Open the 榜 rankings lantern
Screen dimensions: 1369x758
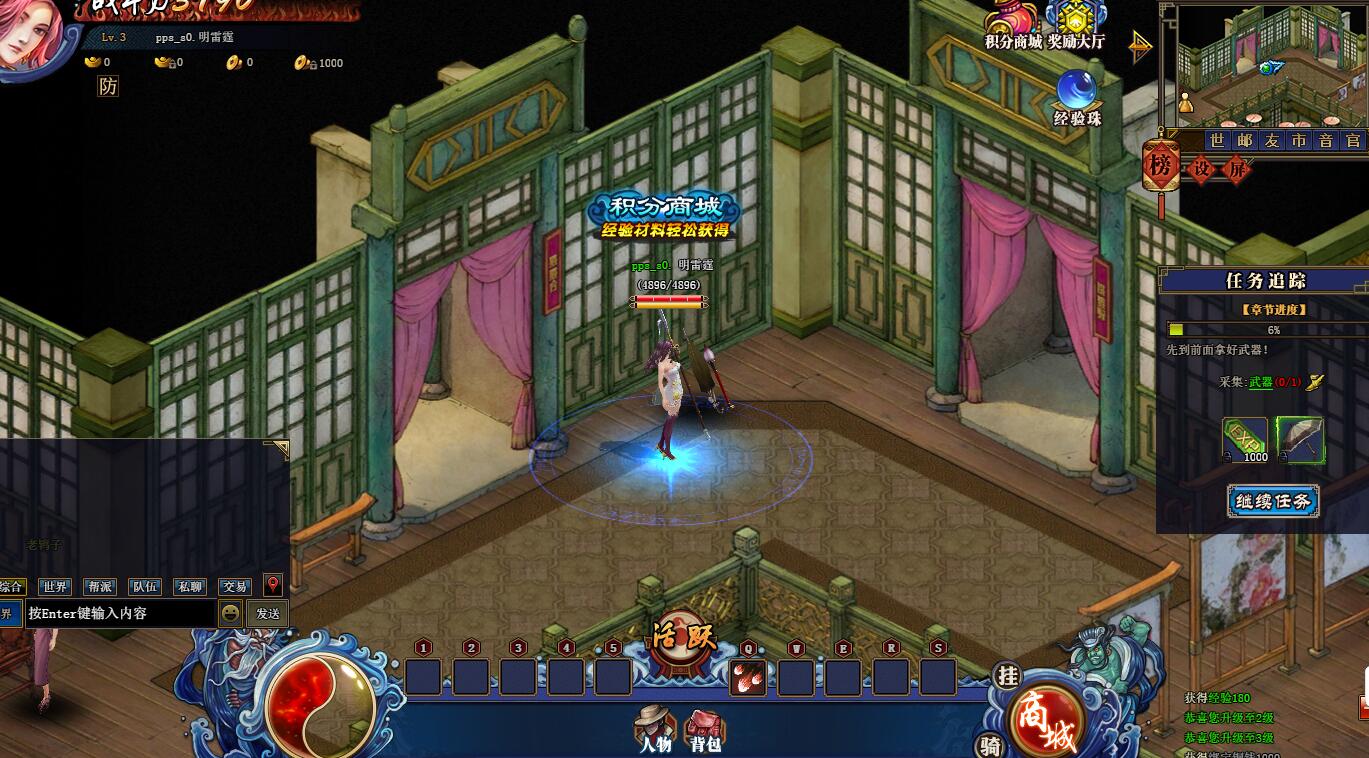click(x=1160, y=167)
